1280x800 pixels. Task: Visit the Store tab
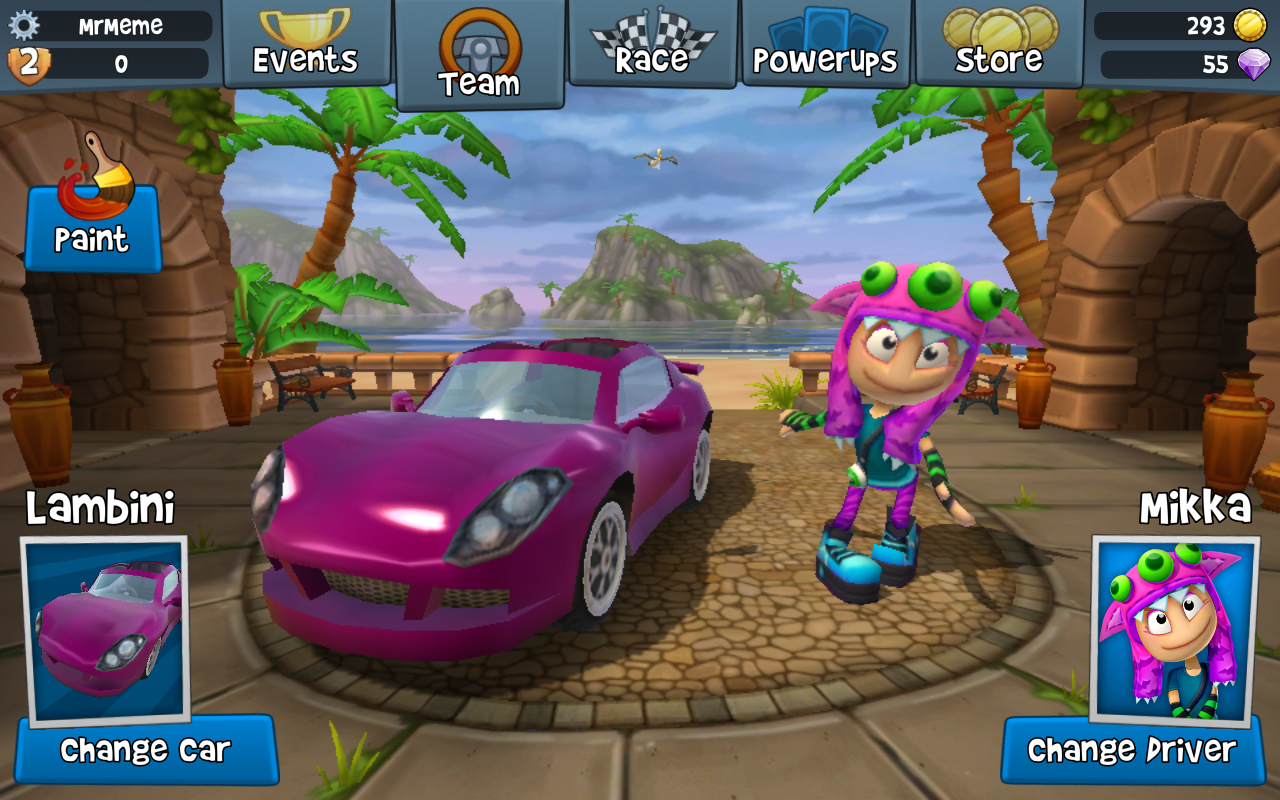coord(999,44)
